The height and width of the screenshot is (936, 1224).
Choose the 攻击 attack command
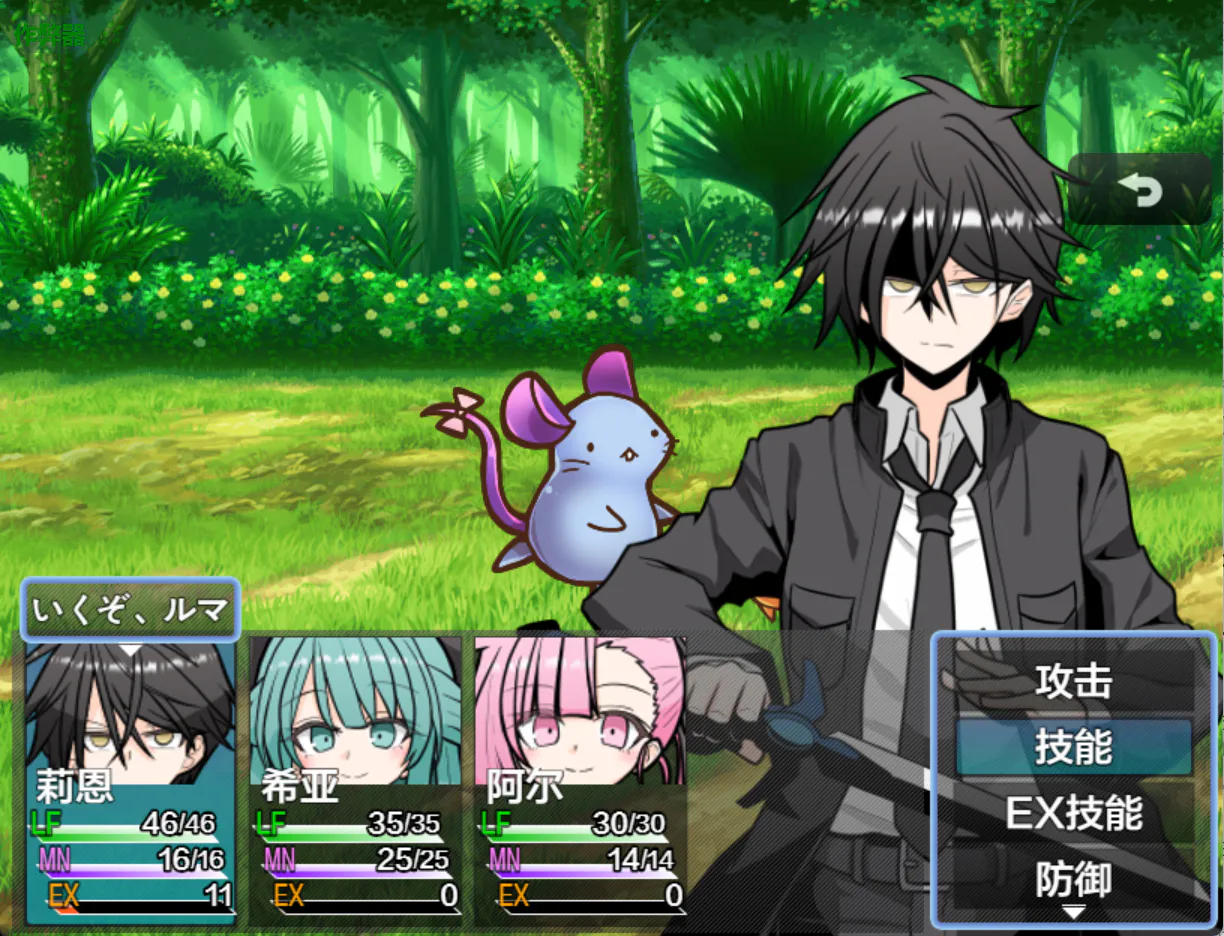[1073, 681]
